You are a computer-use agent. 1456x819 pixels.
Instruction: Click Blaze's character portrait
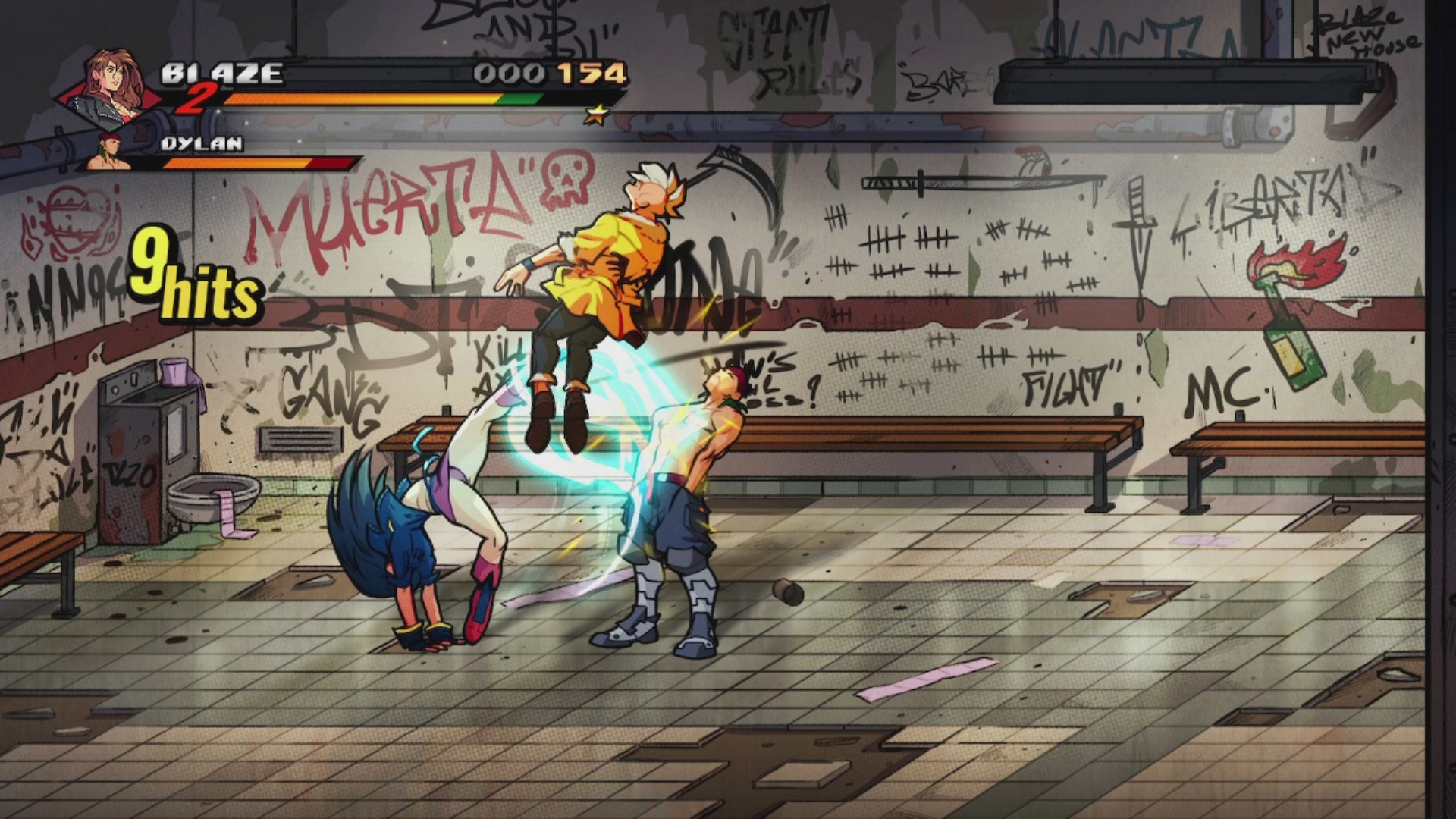click(x=114, y=85)
